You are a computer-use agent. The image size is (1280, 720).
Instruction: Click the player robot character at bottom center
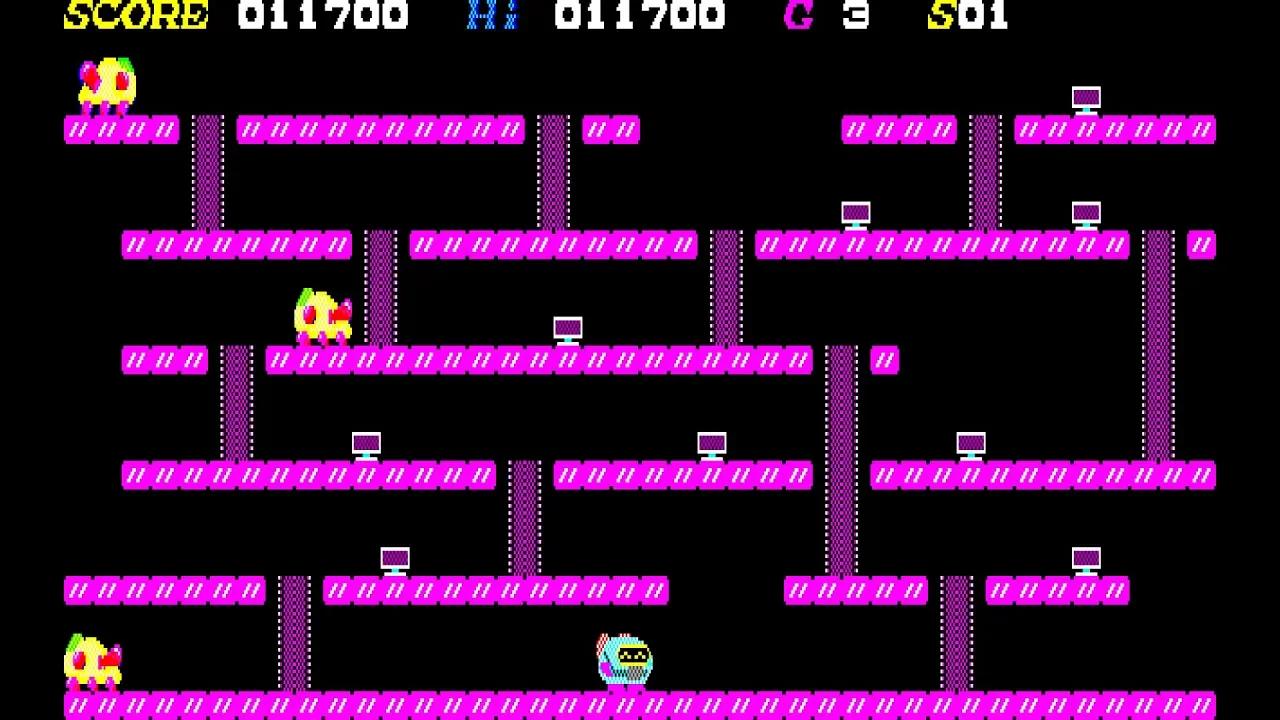(622, 657)
